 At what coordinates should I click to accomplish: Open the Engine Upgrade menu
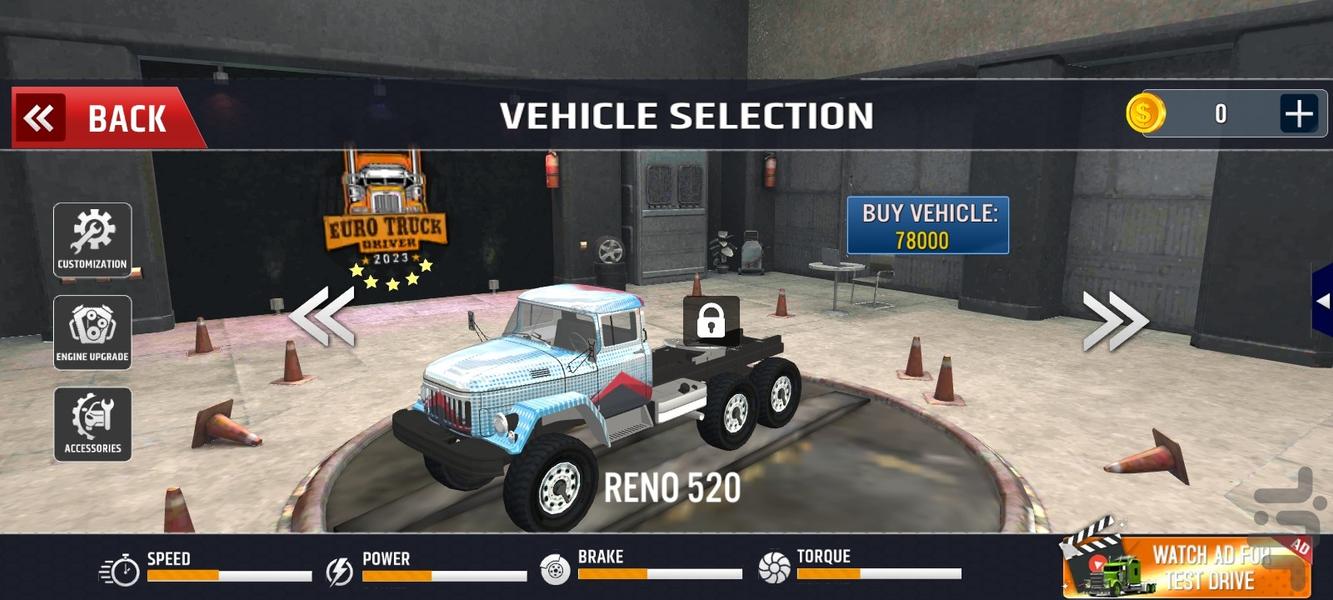tap(92, 332)
